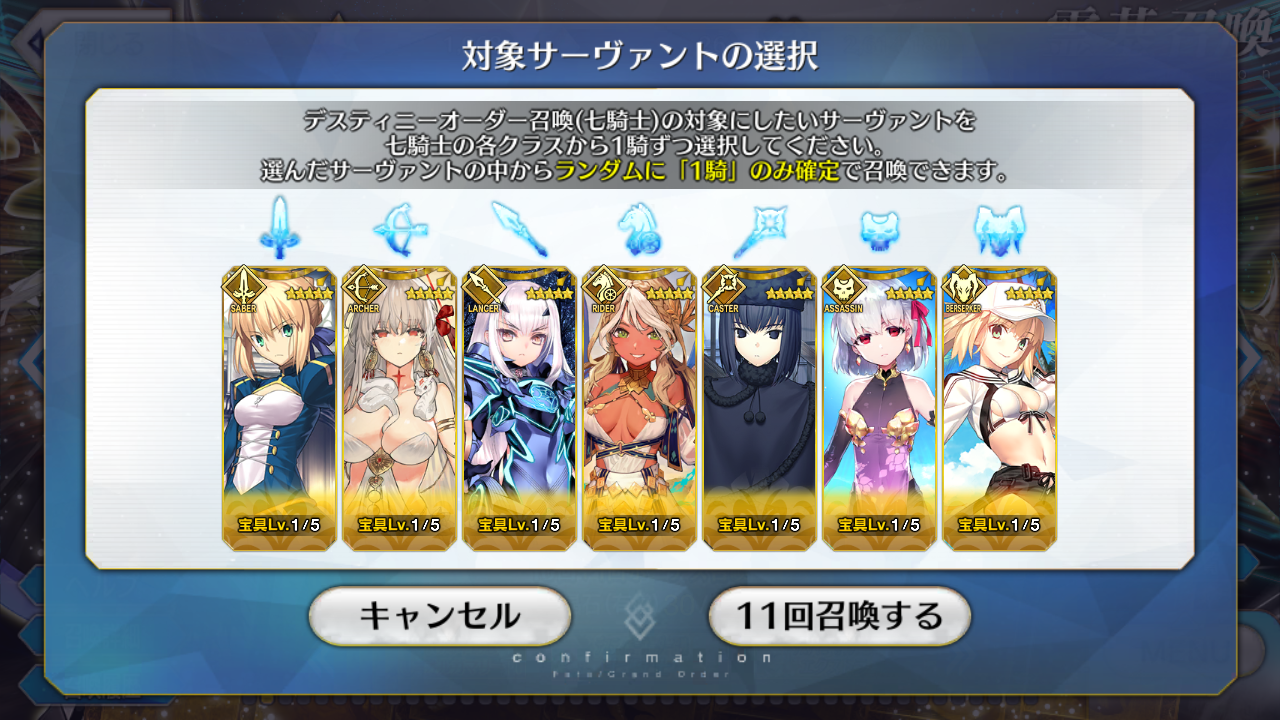Choose the Archer class servant card

pyautogui.click(x=399, y=408)
